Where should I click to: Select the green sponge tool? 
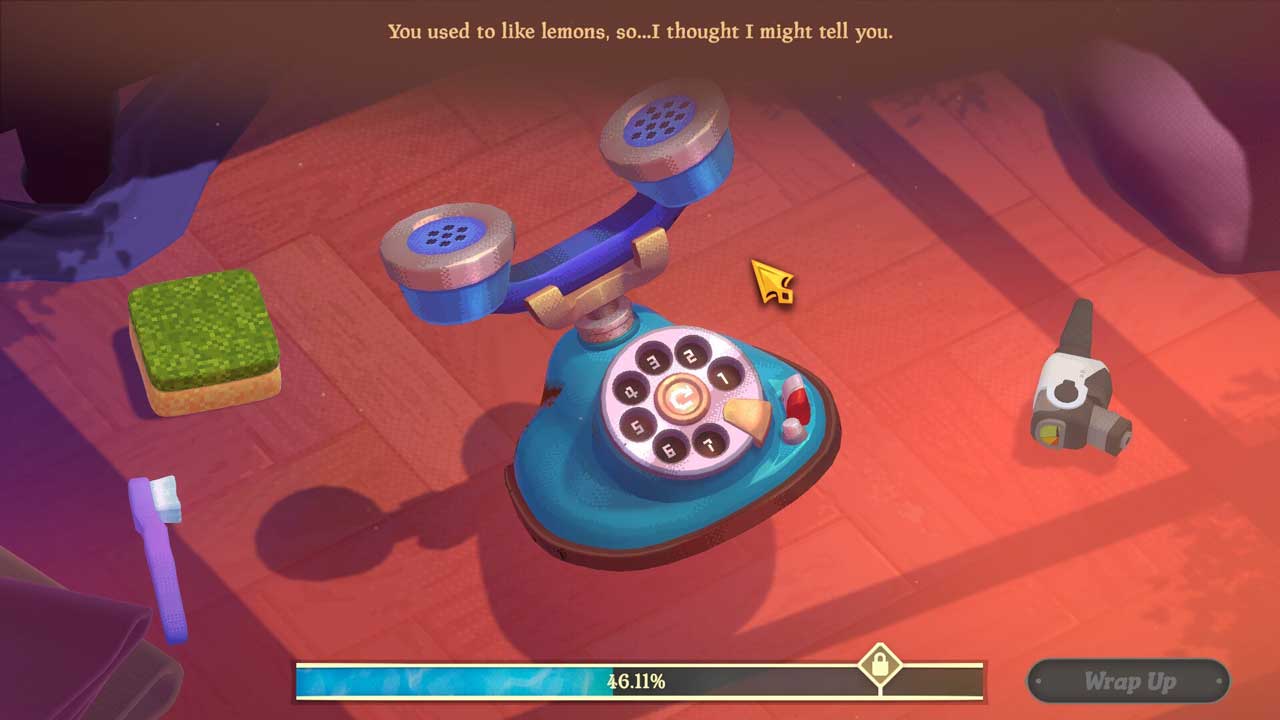click(x=204, y=340)
